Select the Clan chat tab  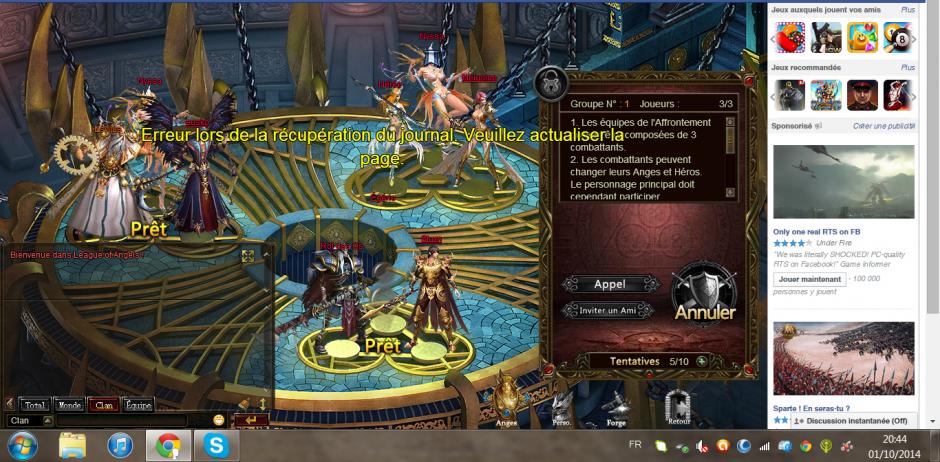click(102, 405)
